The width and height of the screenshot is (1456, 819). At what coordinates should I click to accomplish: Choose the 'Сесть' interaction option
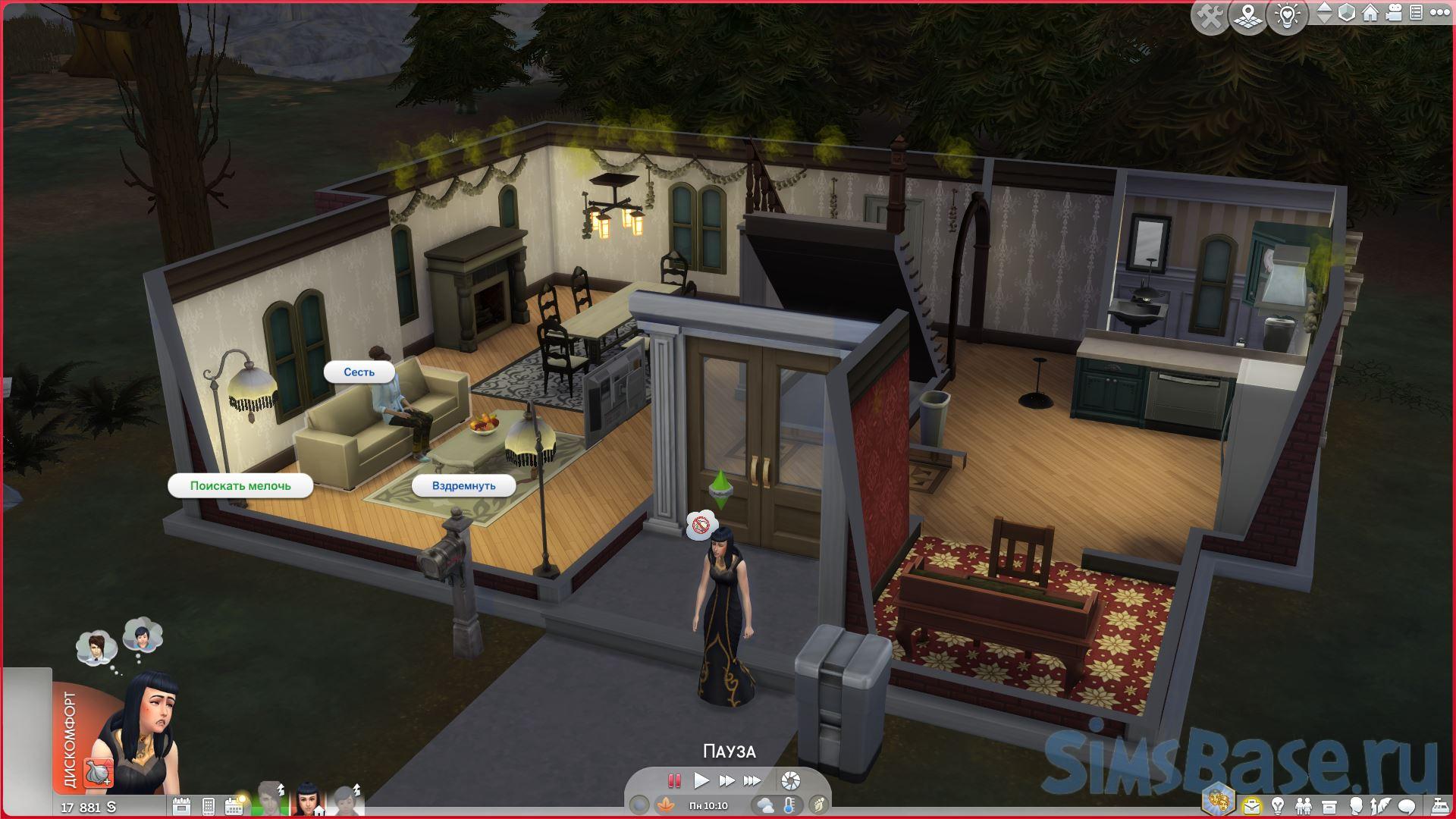359,372
